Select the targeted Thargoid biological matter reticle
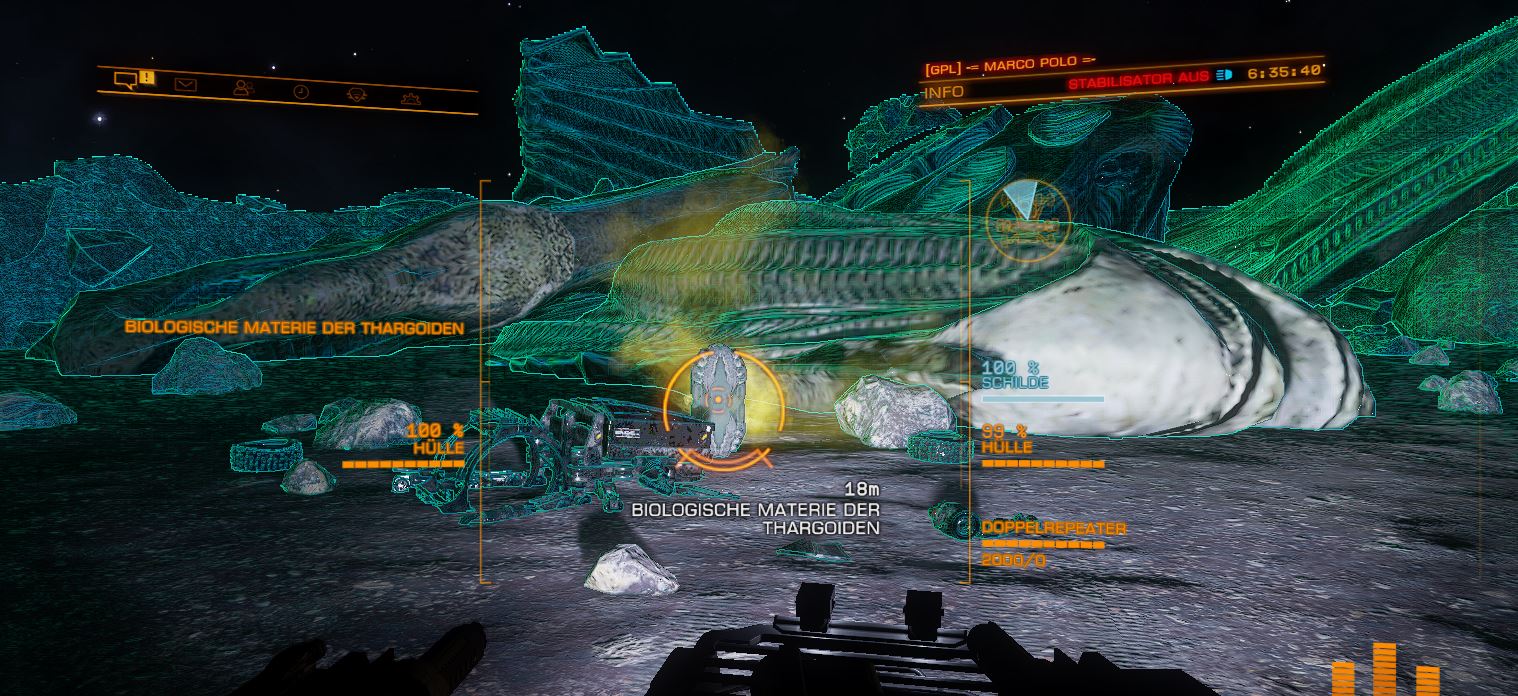 point(717,401)
